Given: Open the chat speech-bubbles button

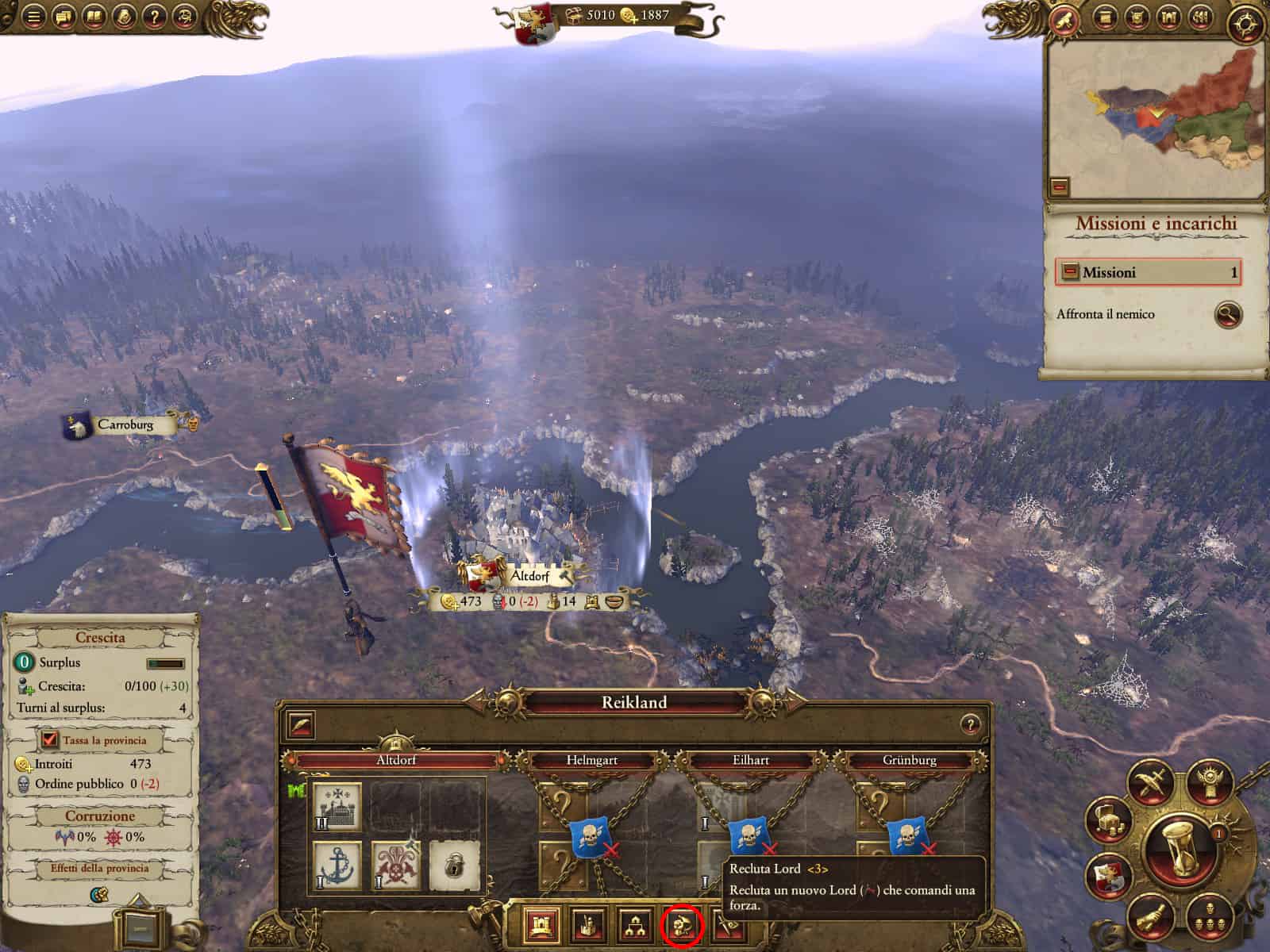Looking at the screenshot, I should tap(64, 15).
